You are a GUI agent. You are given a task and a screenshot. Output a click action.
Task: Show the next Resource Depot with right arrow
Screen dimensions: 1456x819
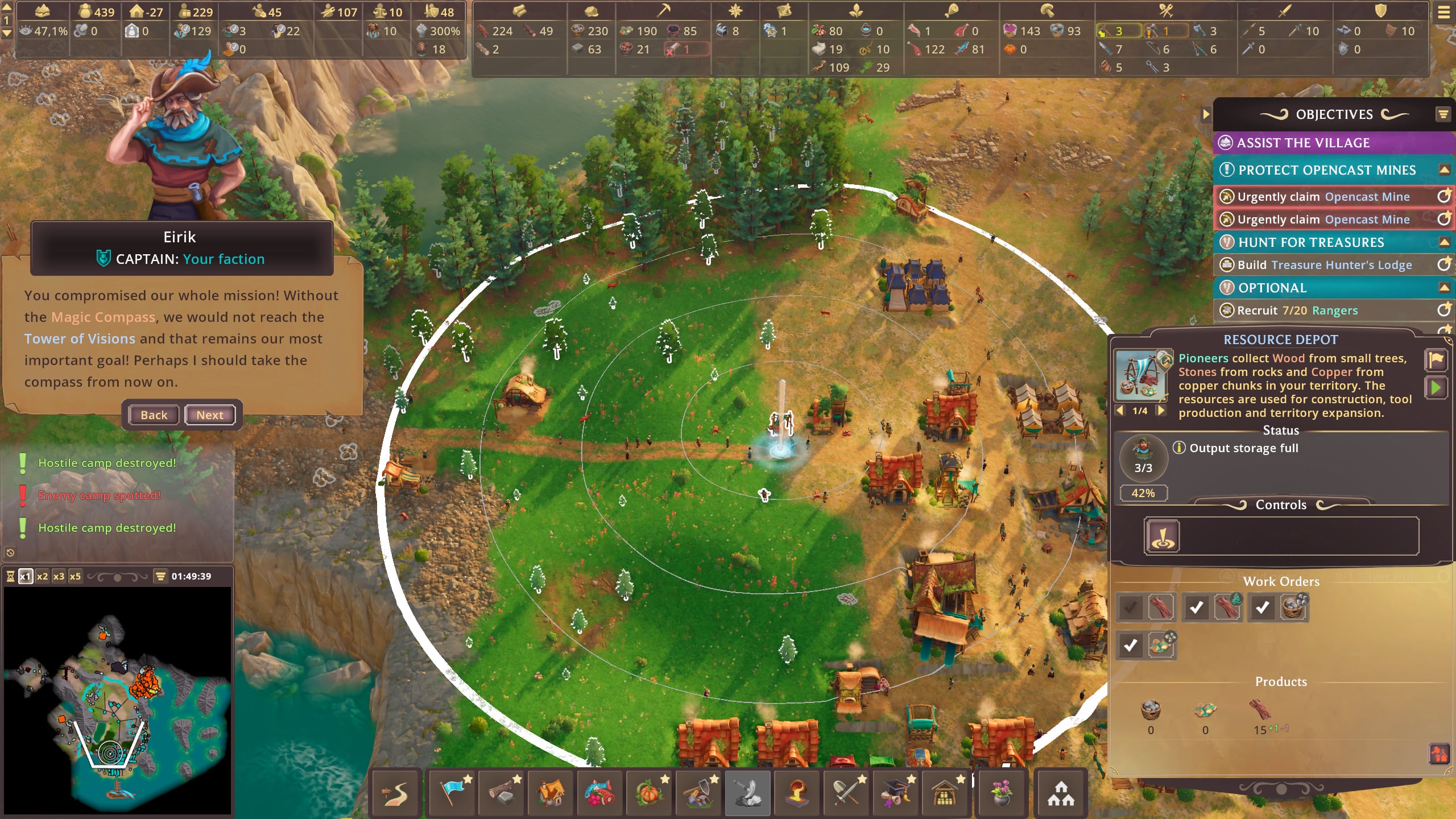(1161, 411)
